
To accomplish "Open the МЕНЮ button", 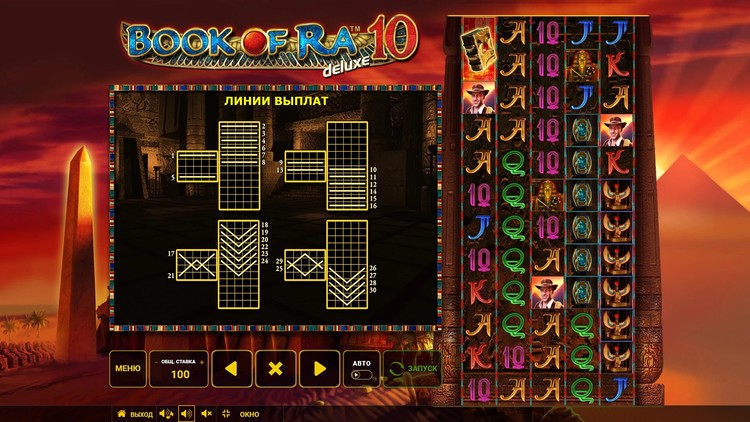I will (127, 368).
